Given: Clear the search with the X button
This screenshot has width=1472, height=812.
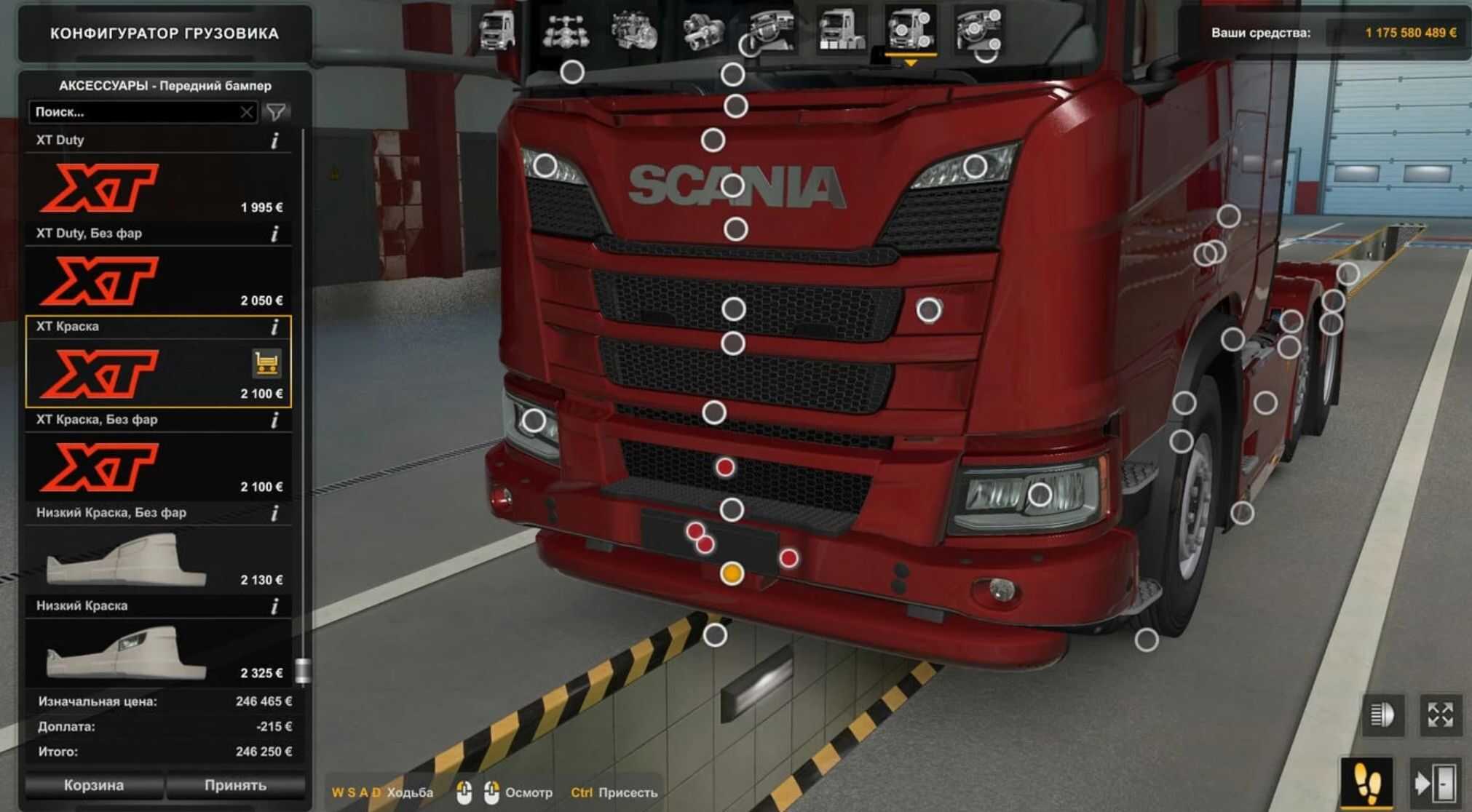Looking at the screenshot, I should pos(247,112).
